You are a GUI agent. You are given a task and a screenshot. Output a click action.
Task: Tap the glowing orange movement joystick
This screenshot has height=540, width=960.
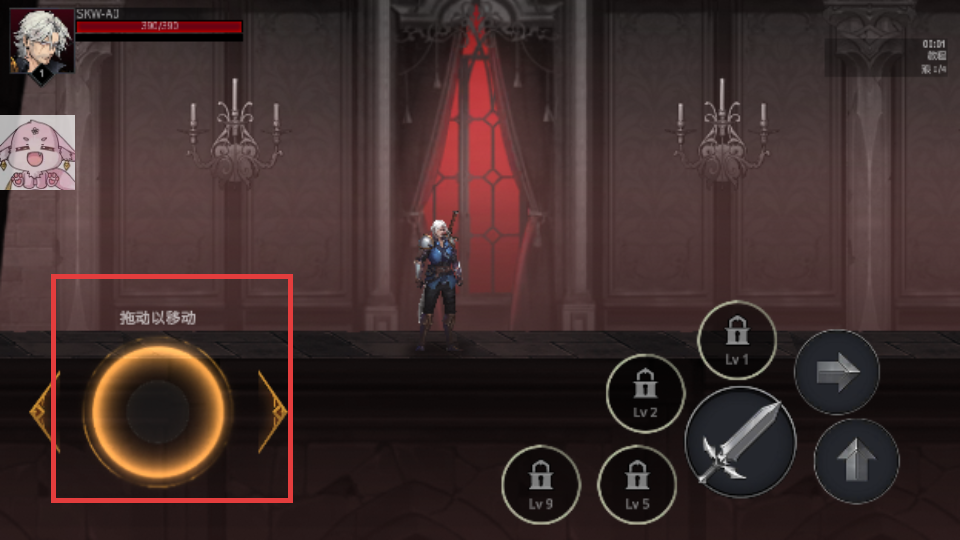pos(158,410)
